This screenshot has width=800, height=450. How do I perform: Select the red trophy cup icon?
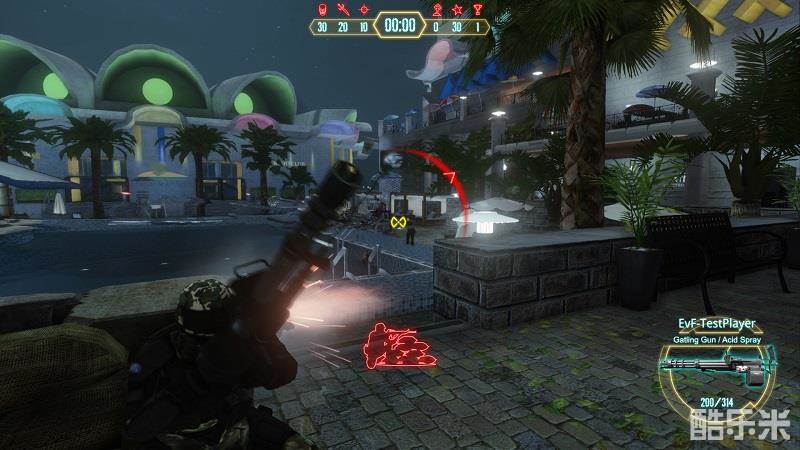pyautogui.click(x=478, y=10)
